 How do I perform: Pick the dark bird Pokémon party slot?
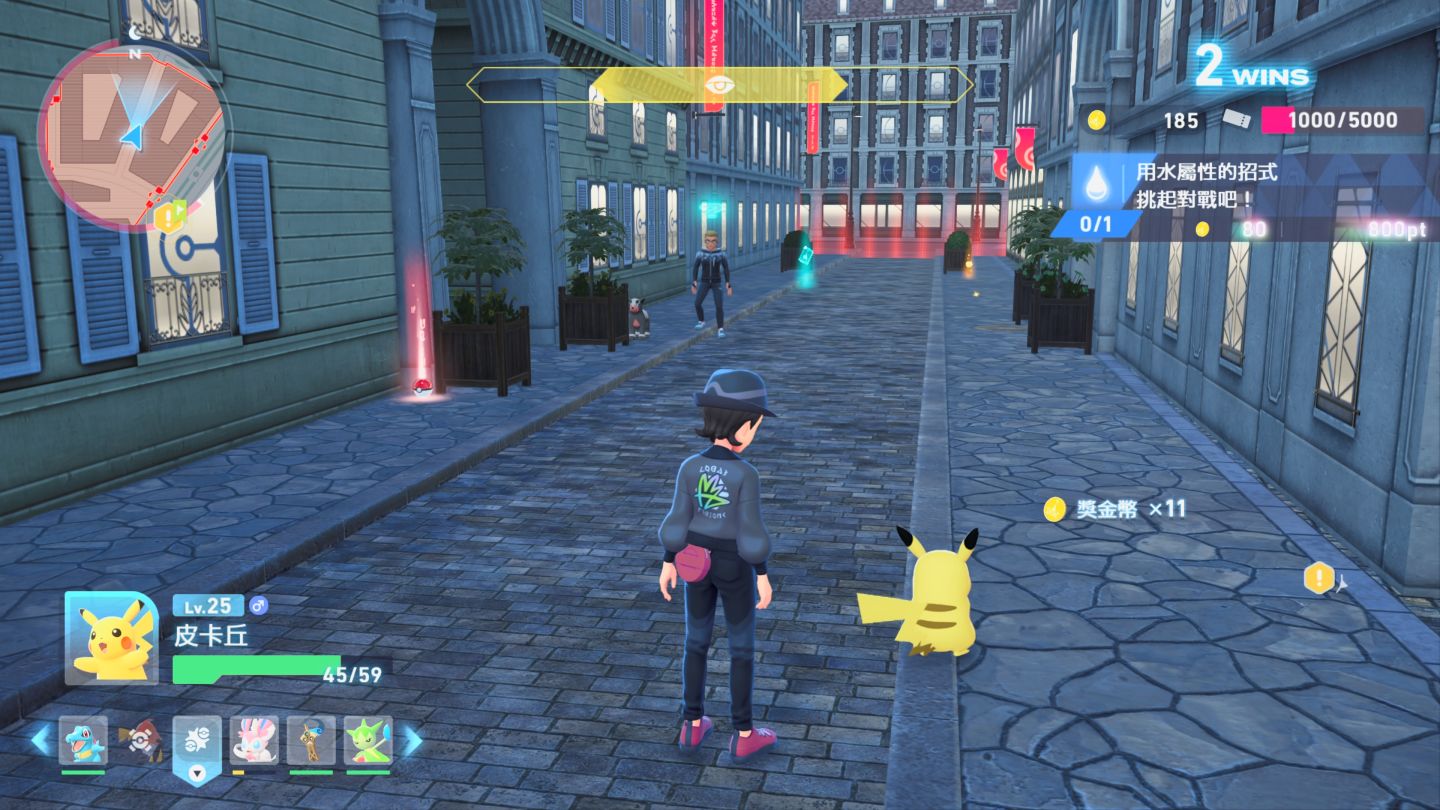tap(139, 741)
